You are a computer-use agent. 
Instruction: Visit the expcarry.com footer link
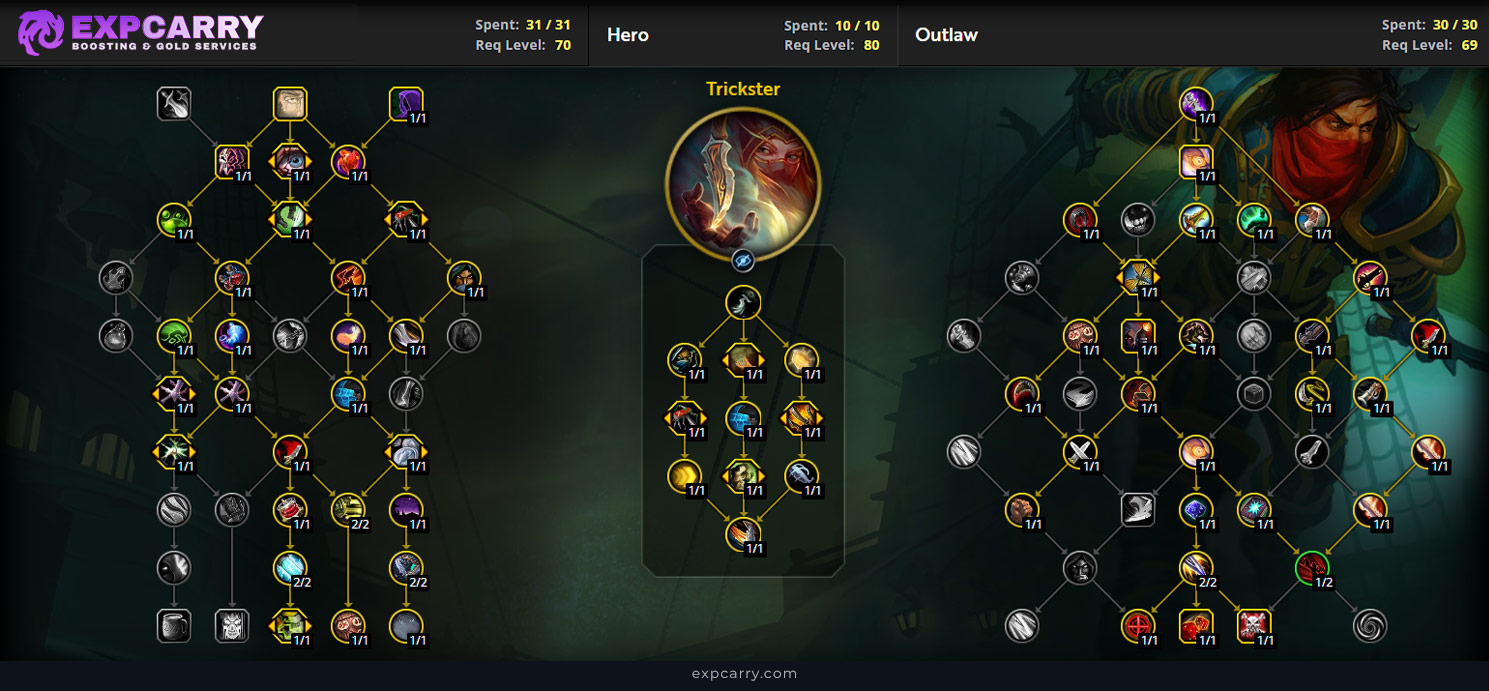point(744,674)
